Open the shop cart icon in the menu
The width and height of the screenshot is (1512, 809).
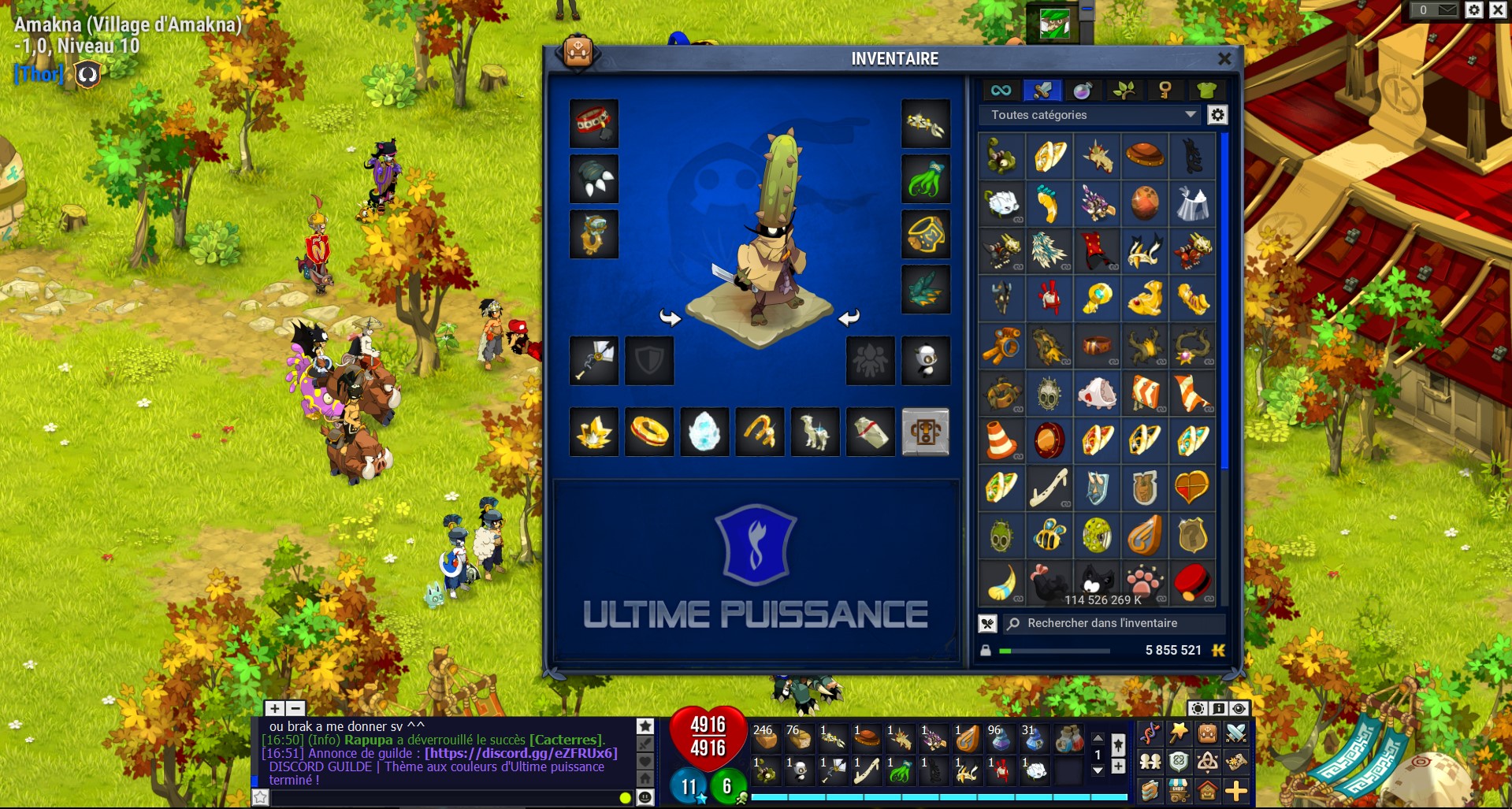point(1179,790)
